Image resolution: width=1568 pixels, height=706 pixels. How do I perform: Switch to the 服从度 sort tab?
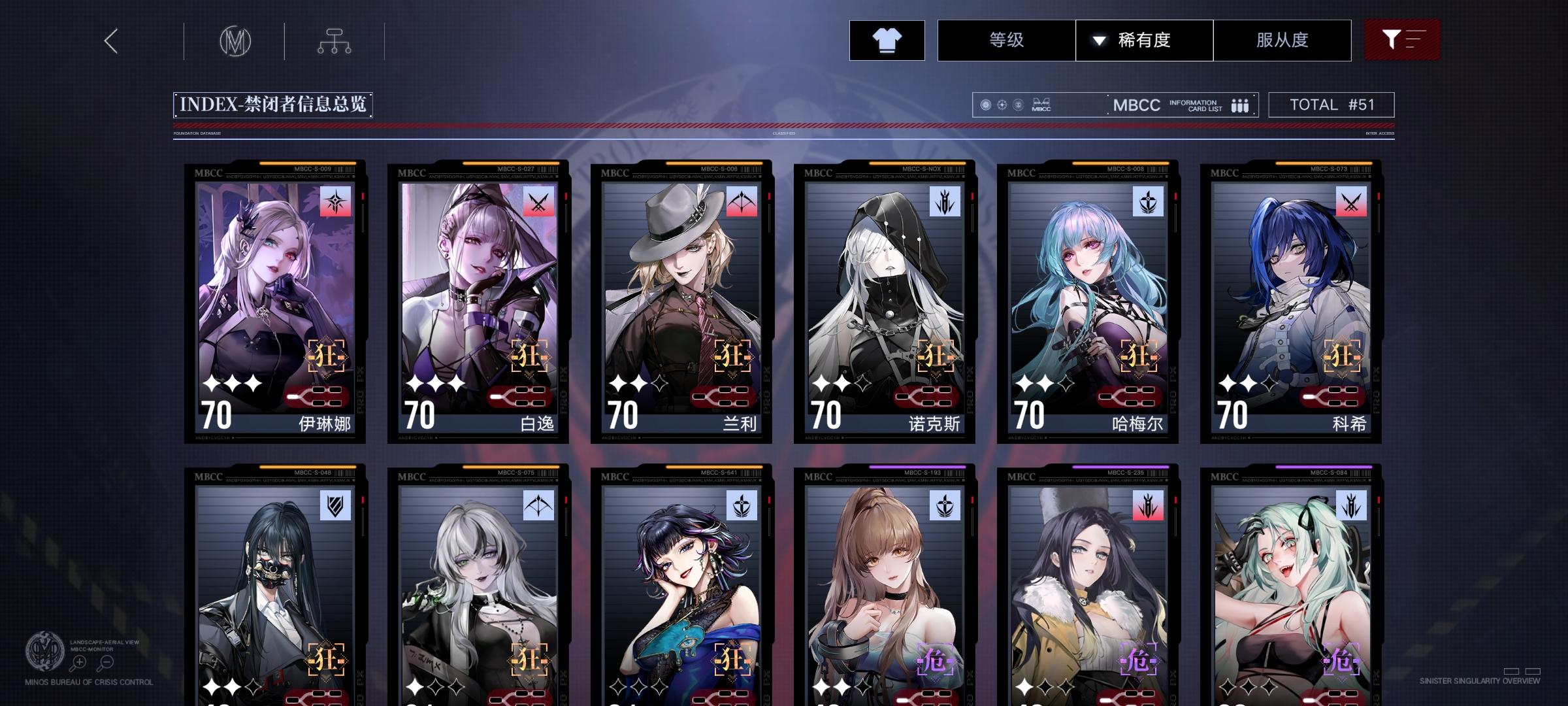1282,40
